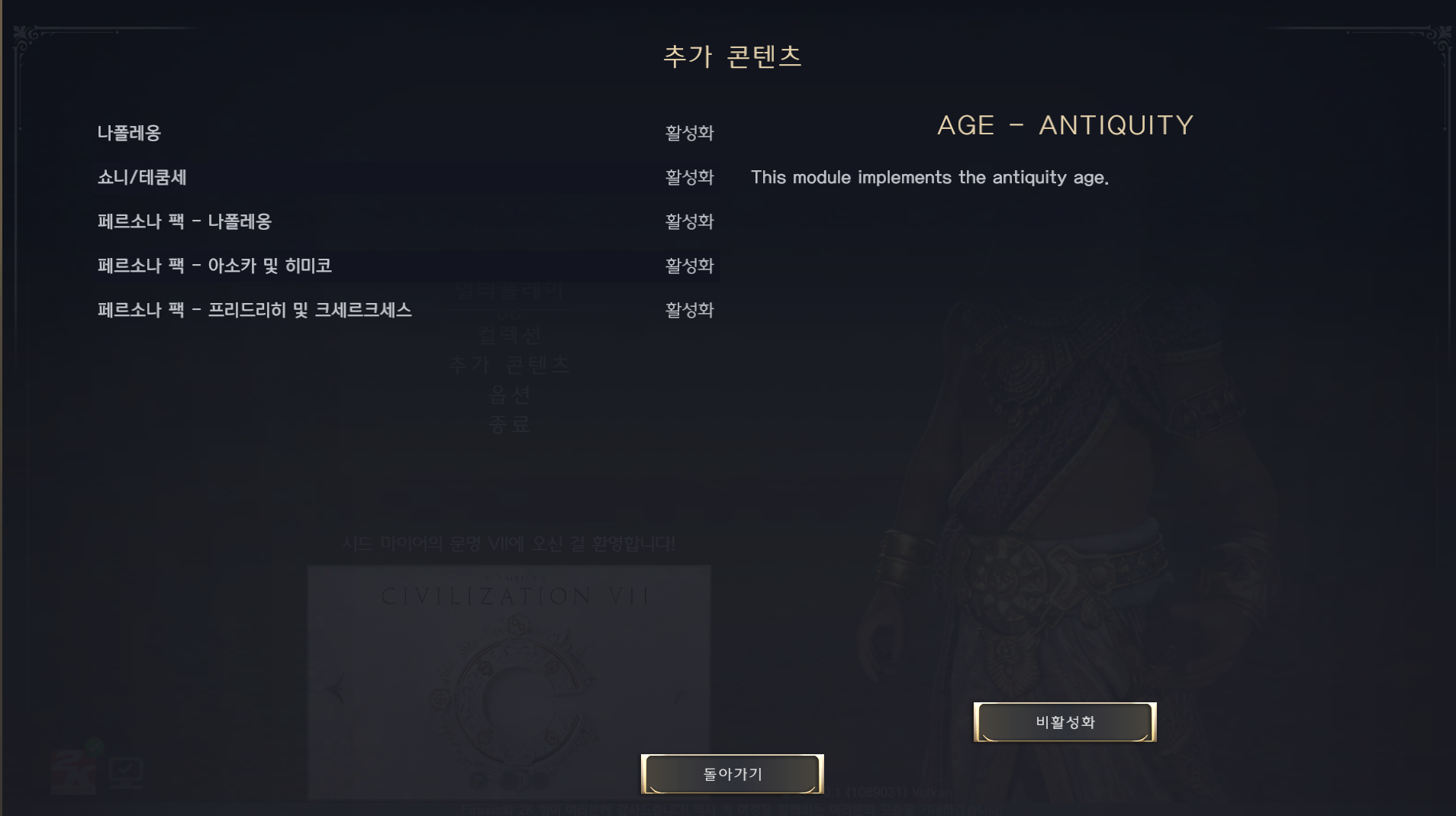Go back with the 돌아가기 button
Viewport: 1456px width, 816px height.
pyautogui.click(x=732, y=774)
